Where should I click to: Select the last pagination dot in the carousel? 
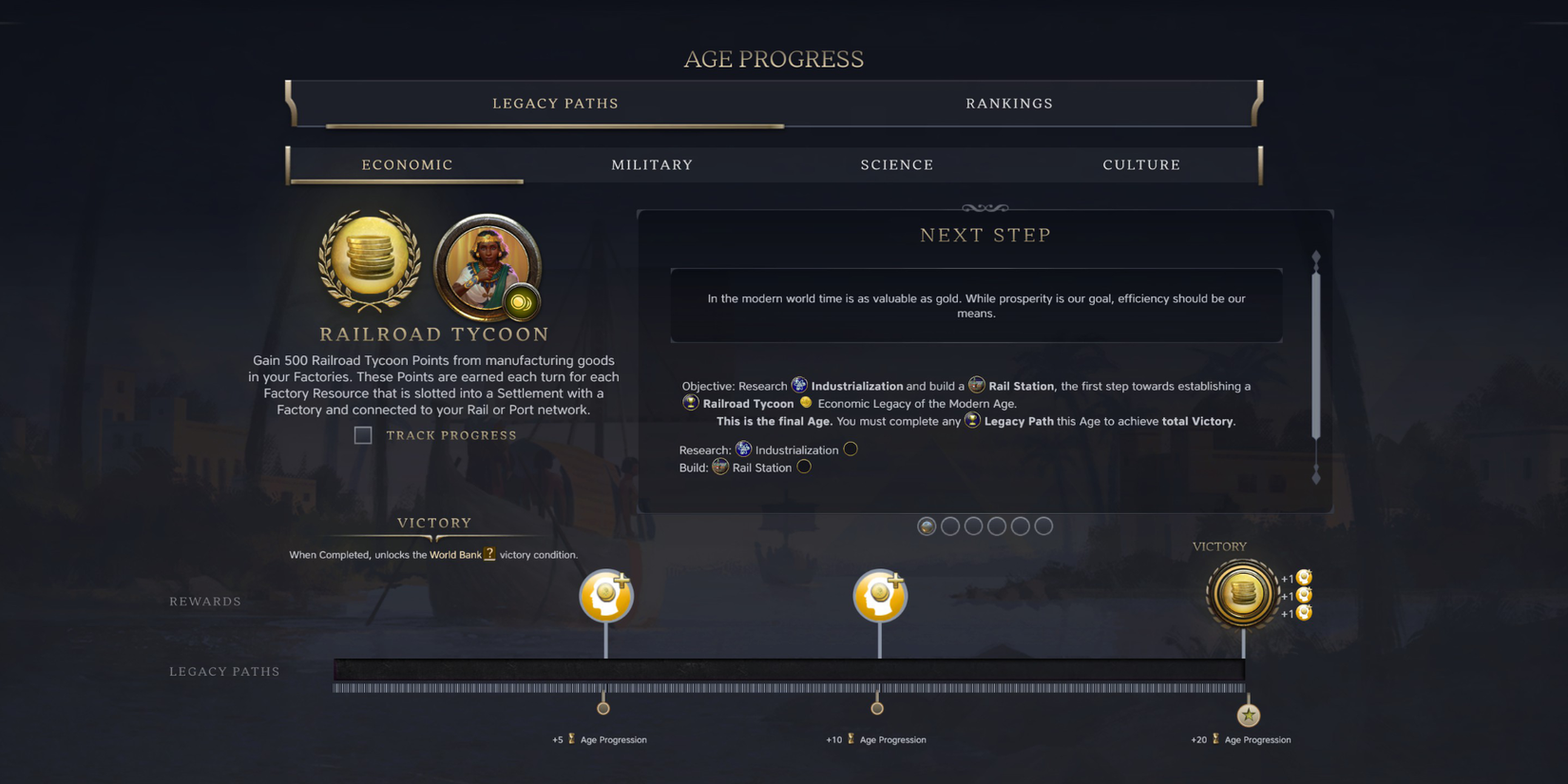pyautogui.click(x=1043, y=526)
